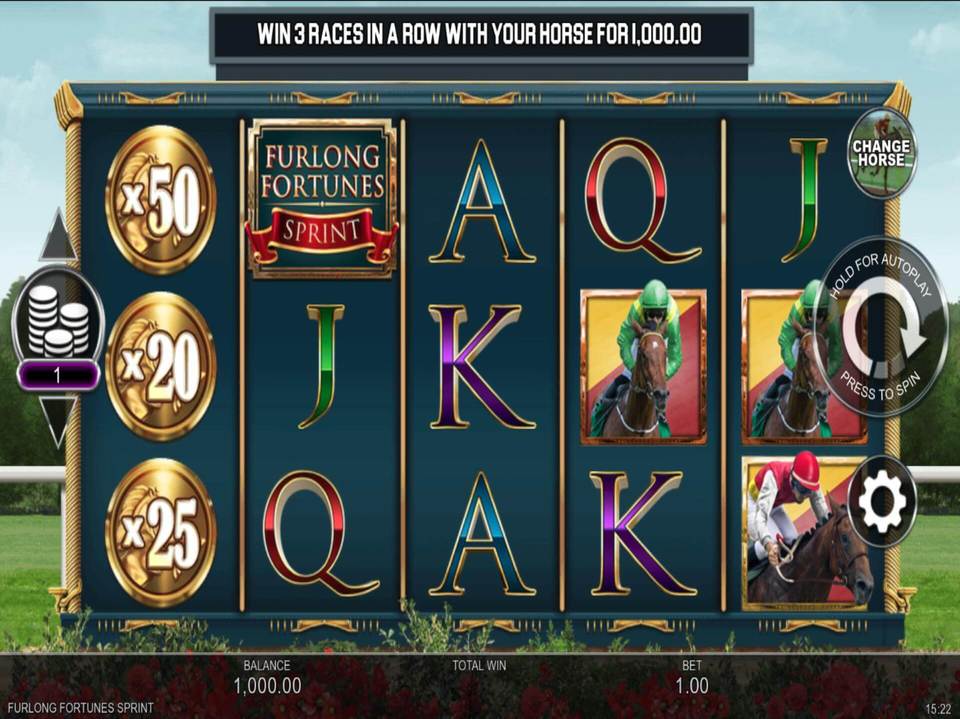Image resolution: width=960 pixels, height=719 pixels.
Task: Open the Change Horse selector
Action: (881, 153)
